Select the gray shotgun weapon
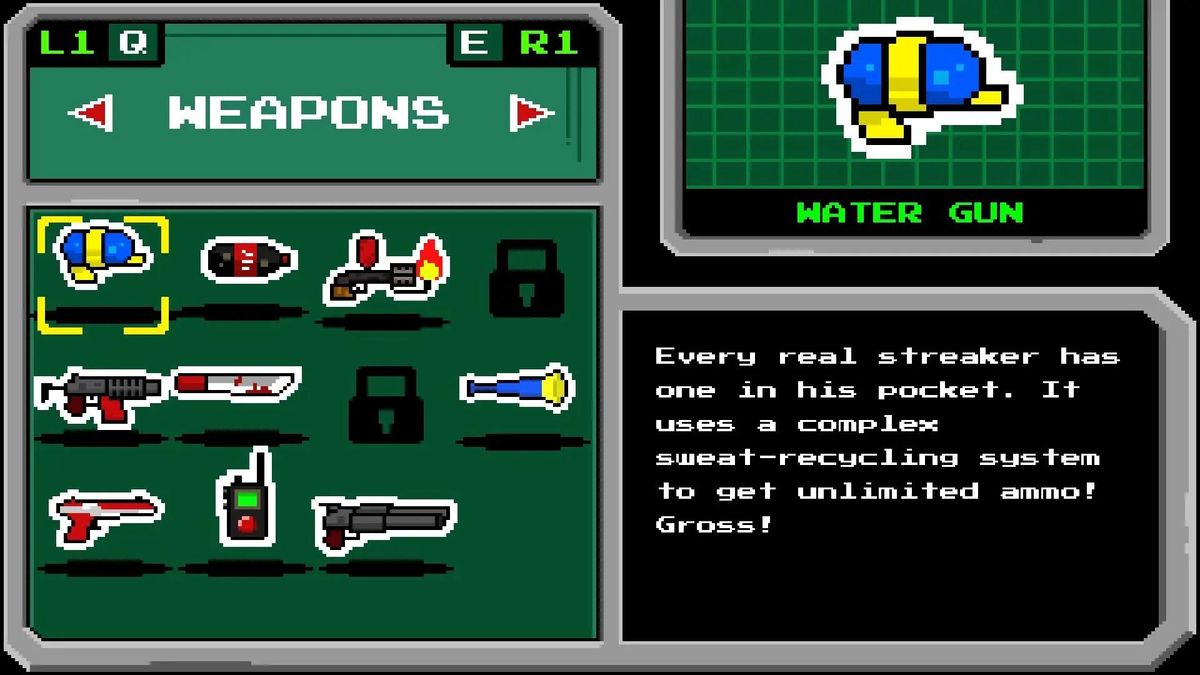Image resolution: width=1200 pixels, height=675 pixels. tap(384, 520)
